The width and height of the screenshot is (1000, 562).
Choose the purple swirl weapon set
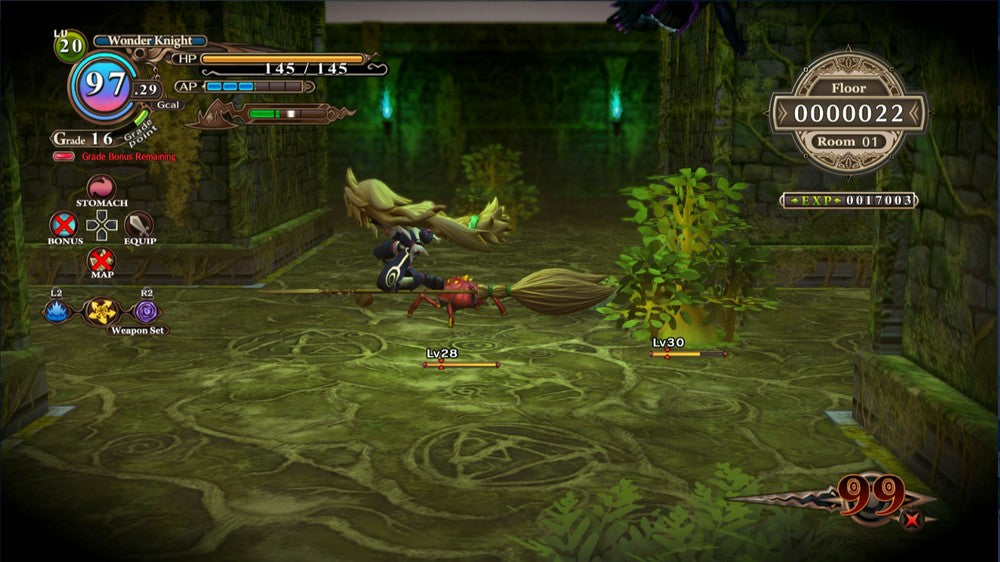tap(145, 311)
